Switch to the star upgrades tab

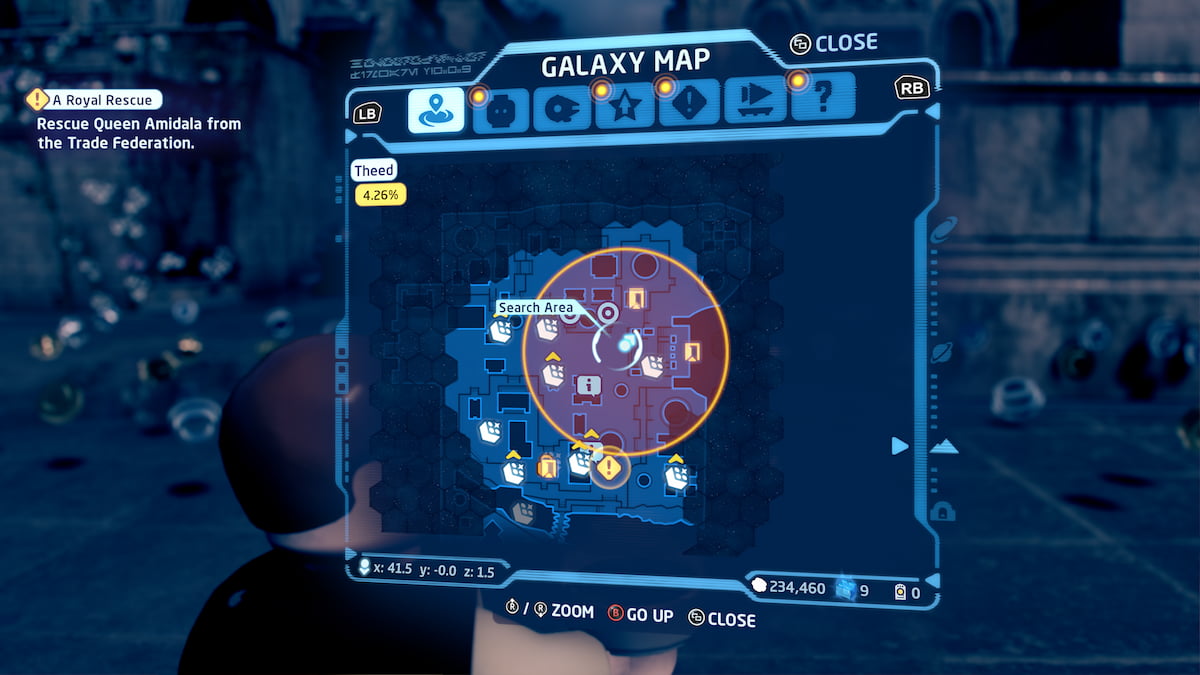pyautogui.click(x=624, y=111)
